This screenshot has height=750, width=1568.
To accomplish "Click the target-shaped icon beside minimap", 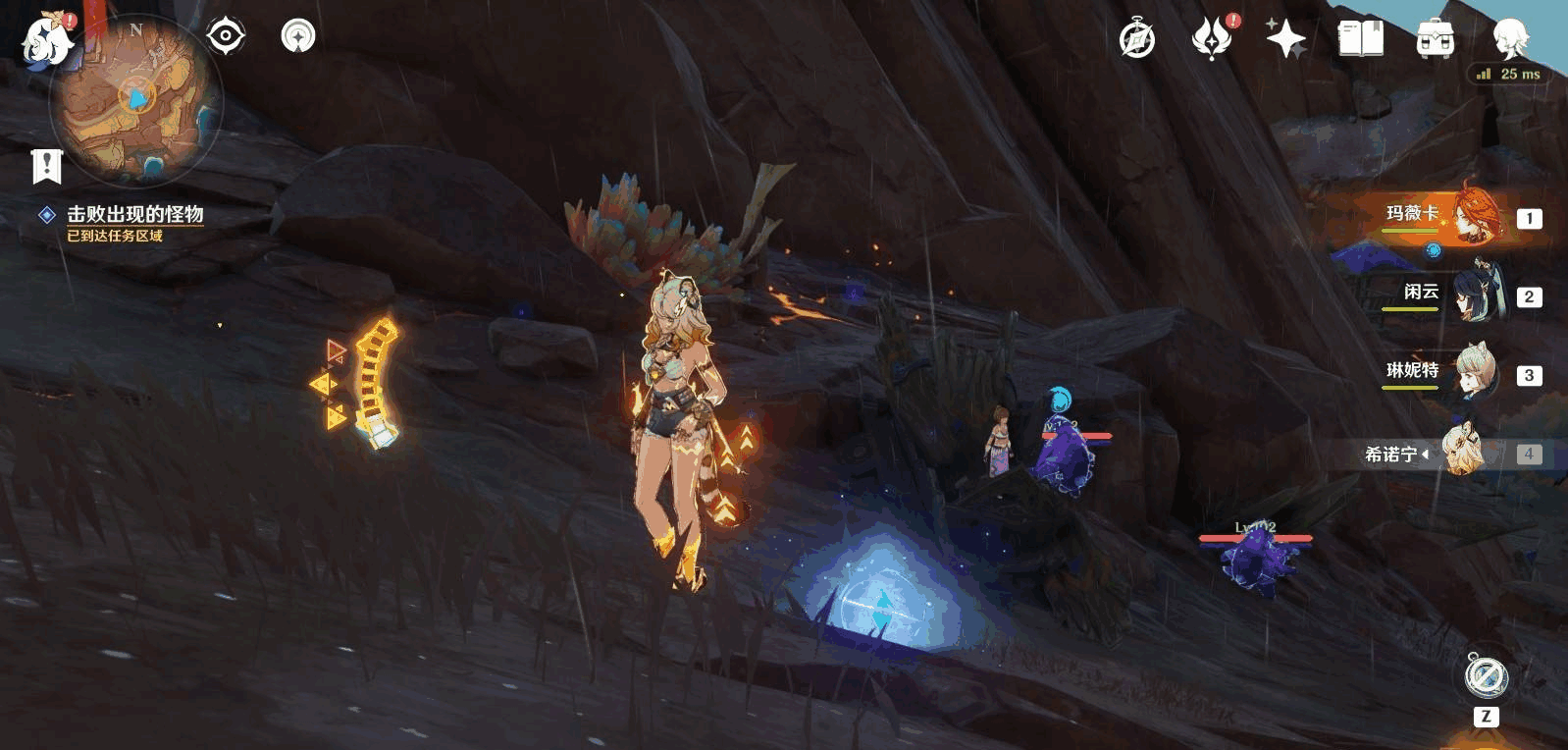I will 226,37.
